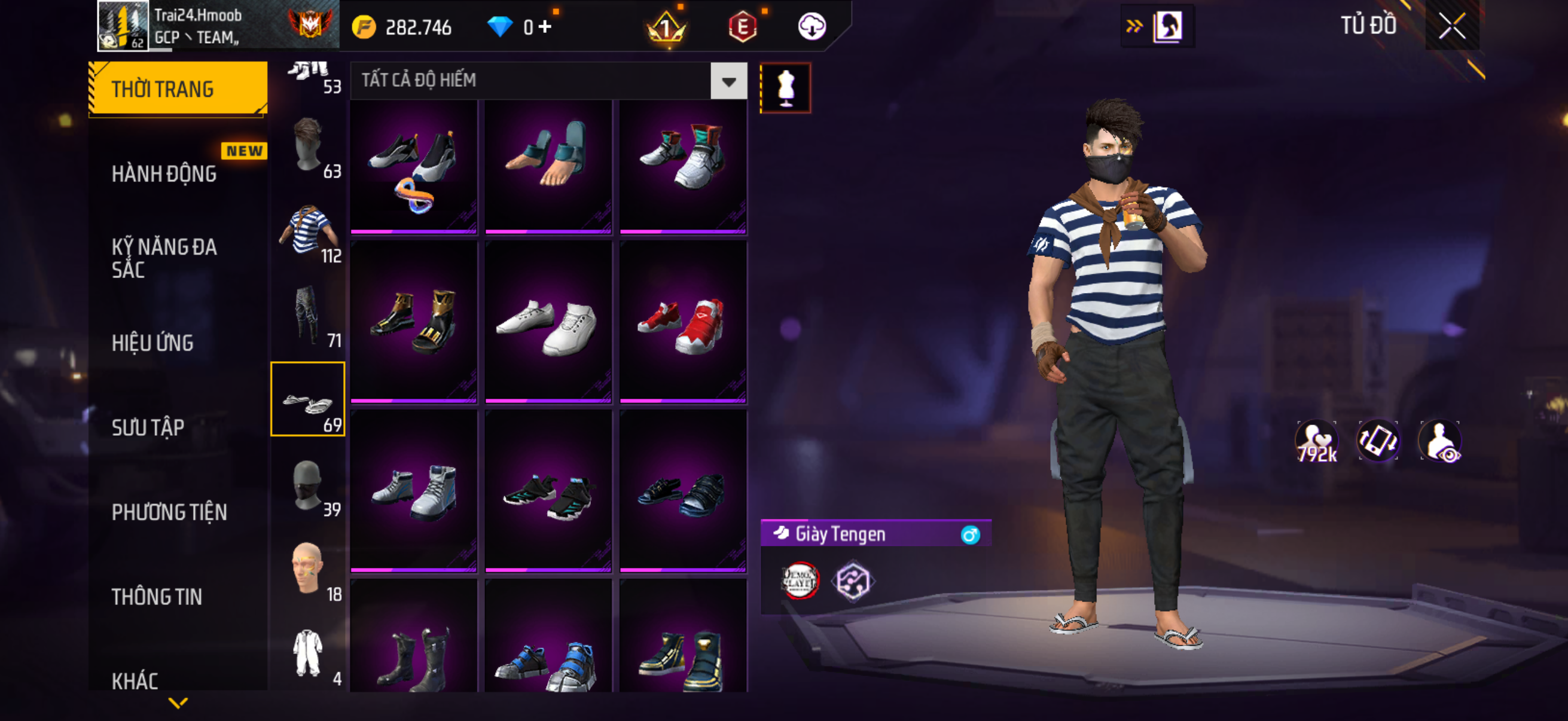This screenshot has width=1568, height=721.
Task: Select the THỜI TRANG tab
Action: [178, 89]
